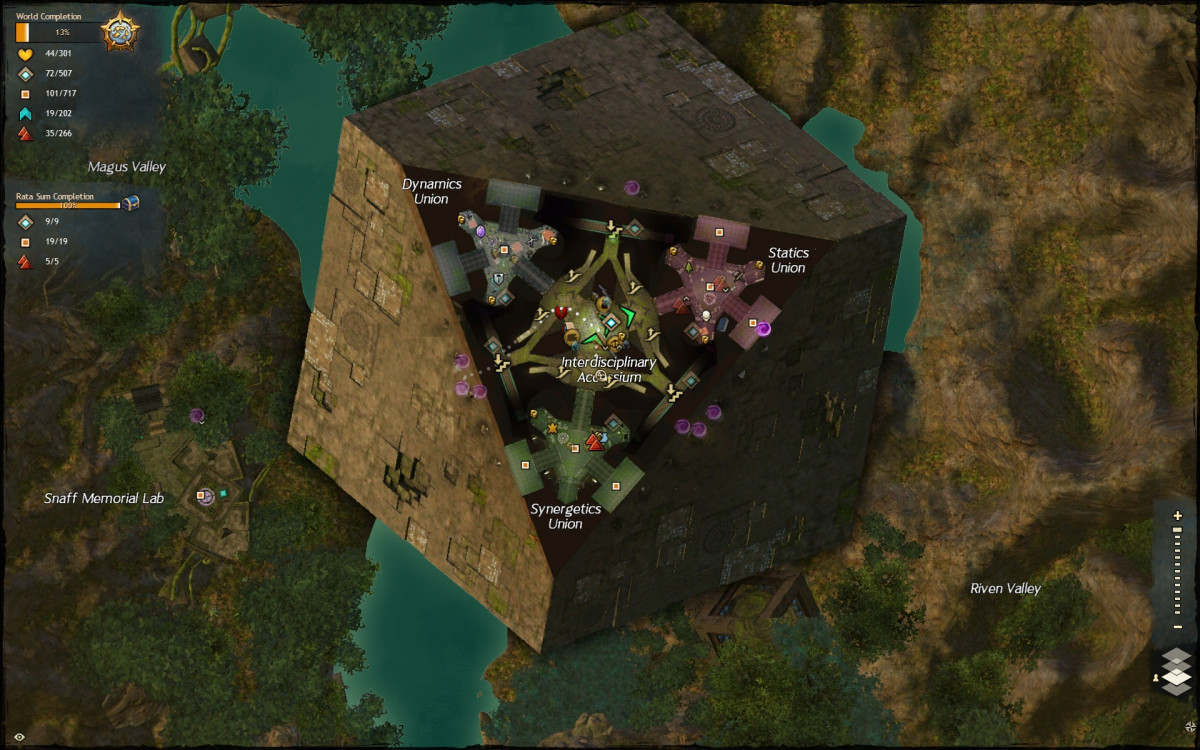
Task: Select the waypoint above the Interdisciplinary Accessium label
Action: [x=609, y=322]
